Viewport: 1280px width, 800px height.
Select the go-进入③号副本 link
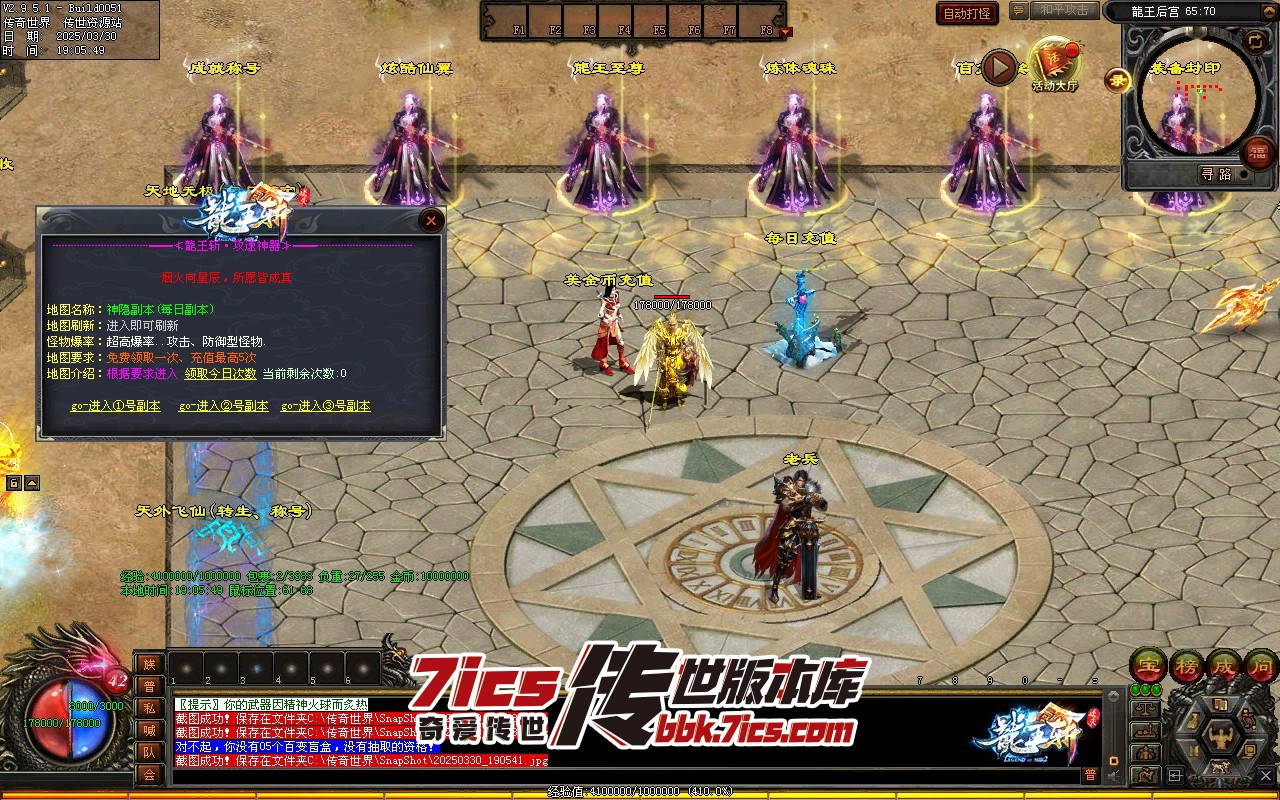[x=325, y=406]
